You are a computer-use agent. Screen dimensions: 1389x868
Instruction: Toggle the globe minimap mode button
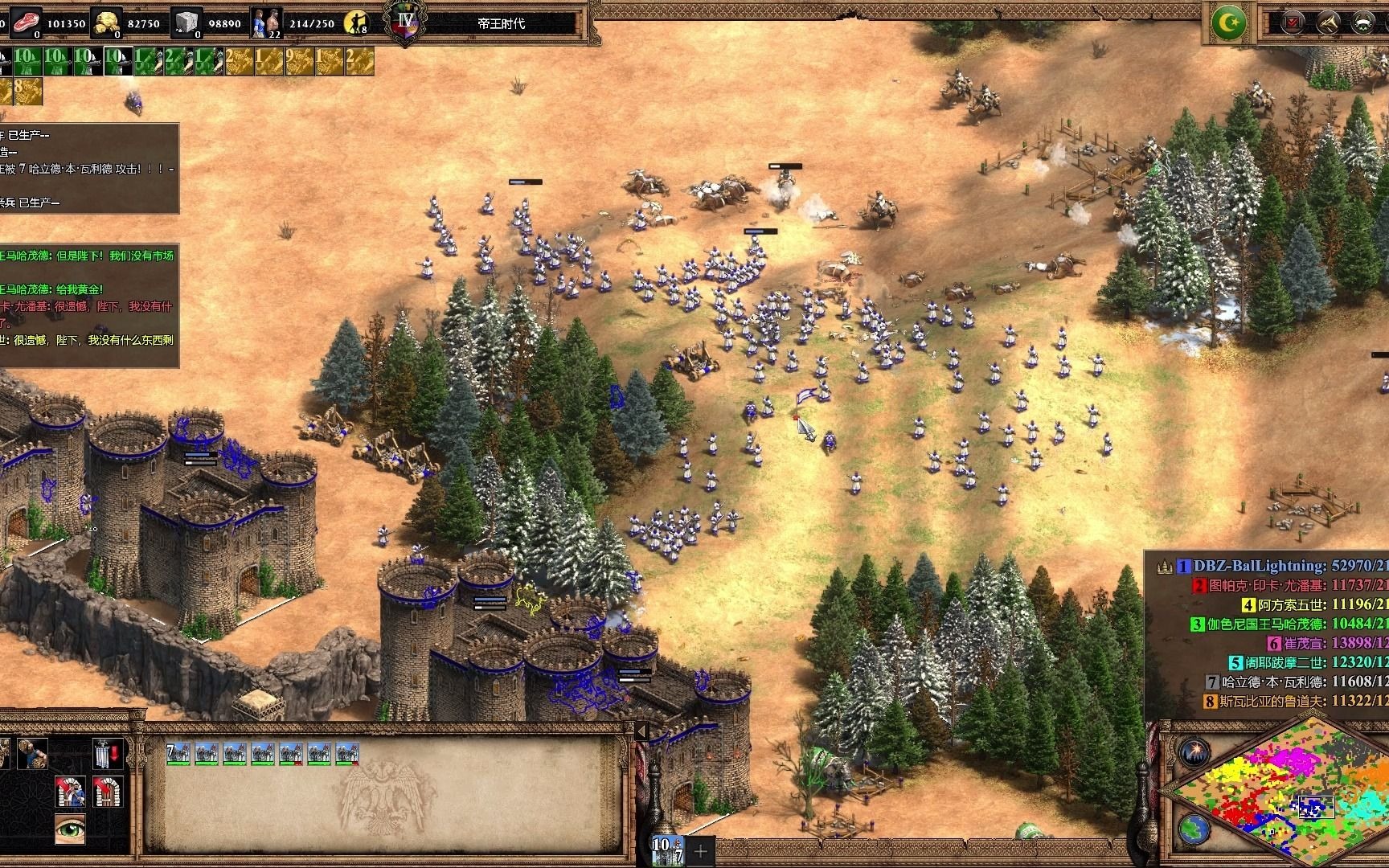coord(1194,829)
